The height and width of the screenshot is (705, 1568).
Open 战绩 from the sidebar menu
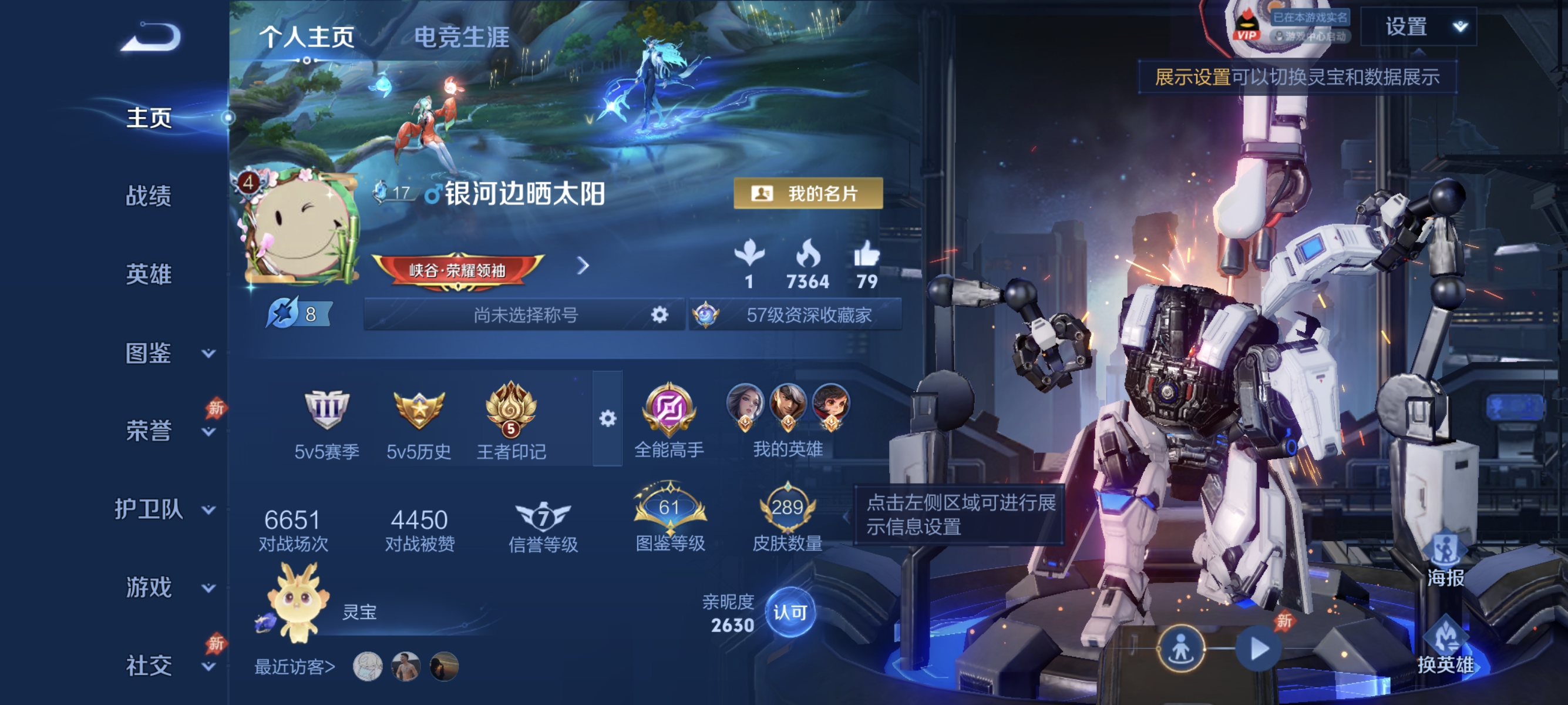147,197
